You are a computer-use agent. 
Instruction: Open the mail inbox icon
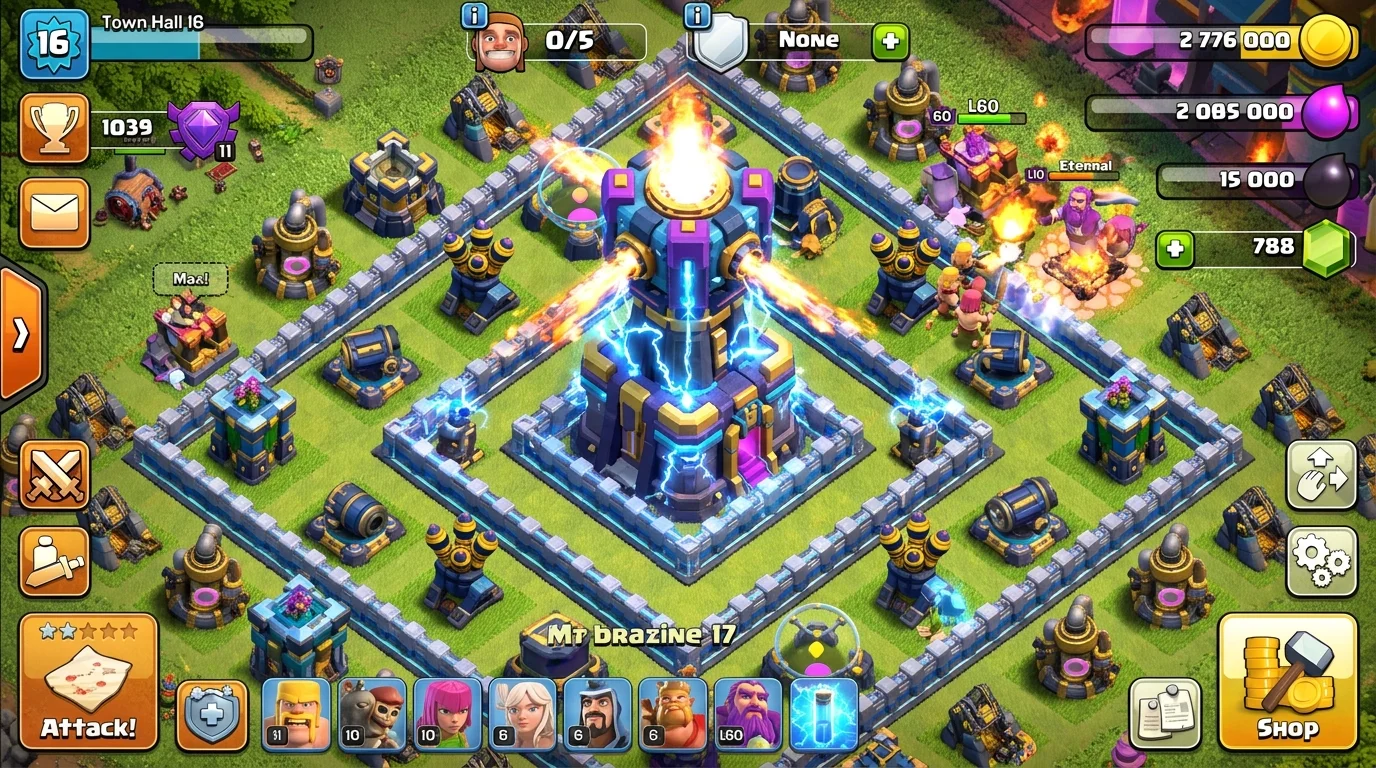tap(54, 211)
